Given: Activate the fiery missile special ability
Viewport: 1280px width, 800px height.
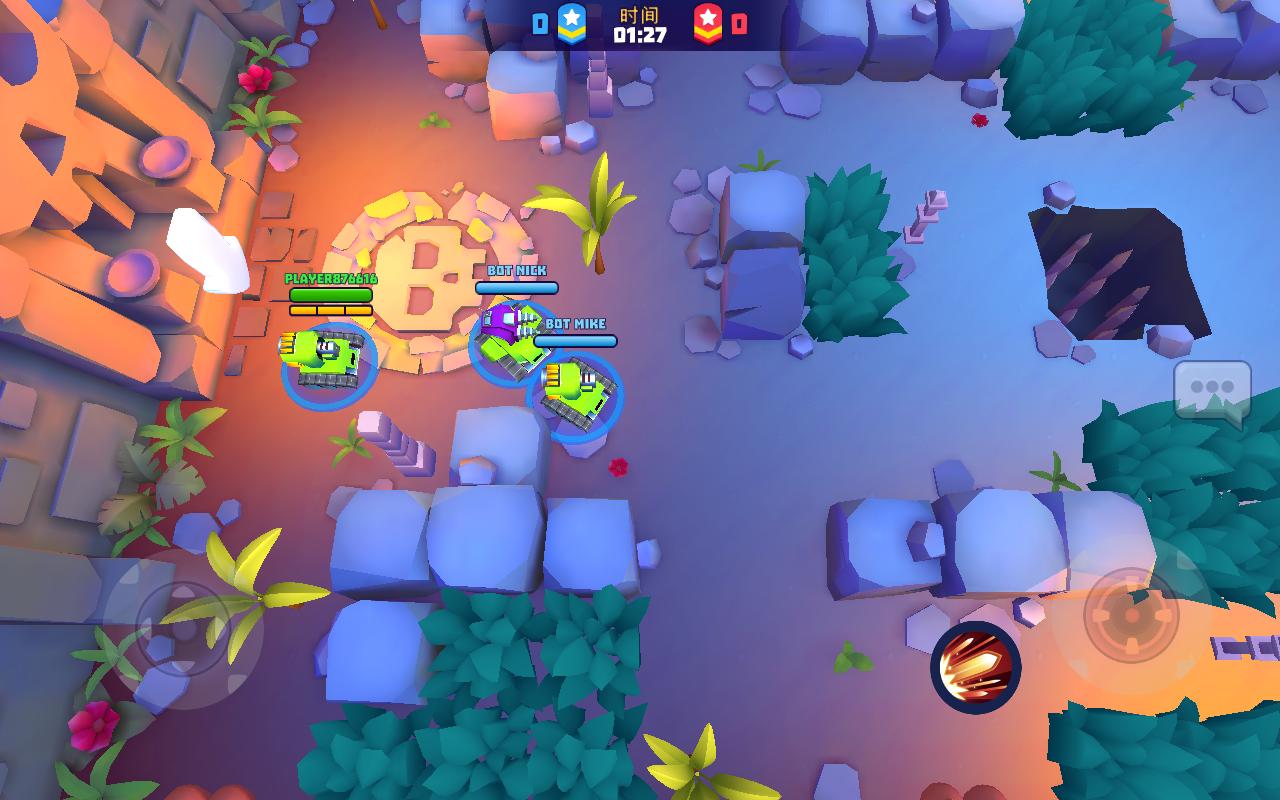Looking at the screenshot, I should (975, 667).
